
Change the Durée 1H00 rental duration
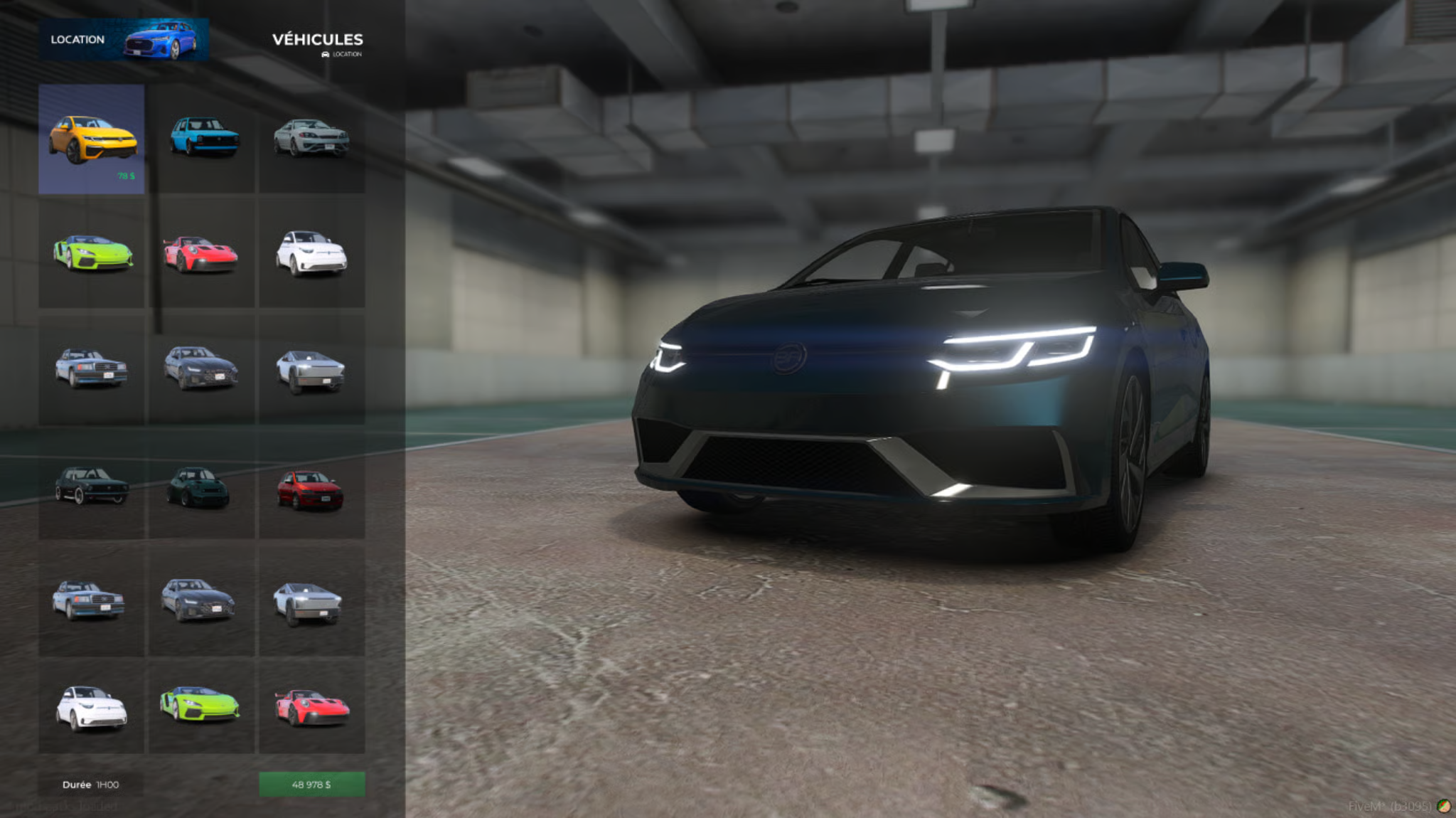point(91,785)
